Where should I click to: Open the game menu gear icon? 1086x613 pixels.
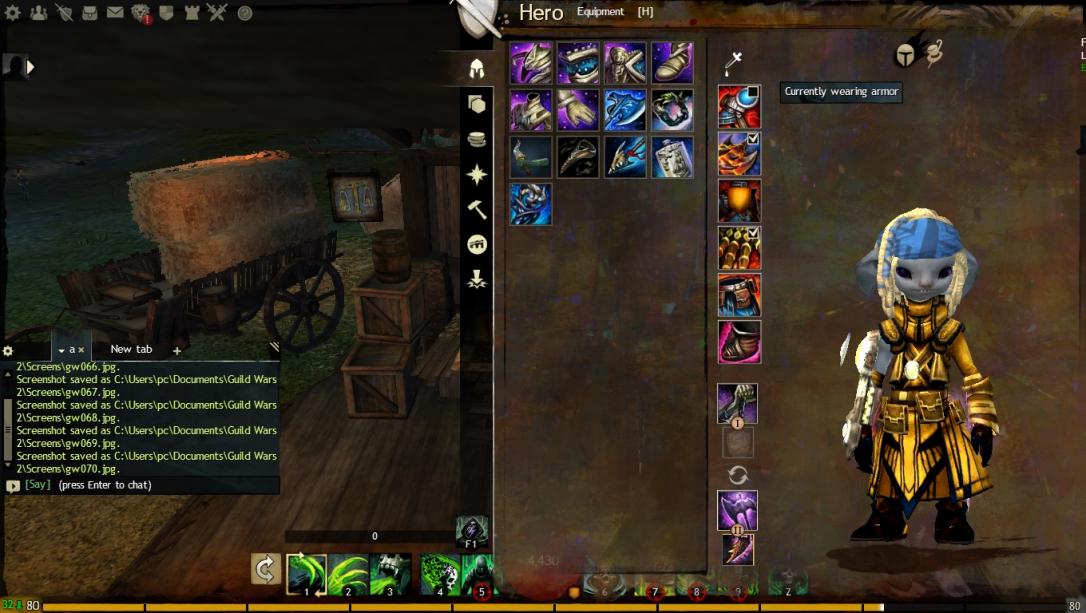coord(13,13)
